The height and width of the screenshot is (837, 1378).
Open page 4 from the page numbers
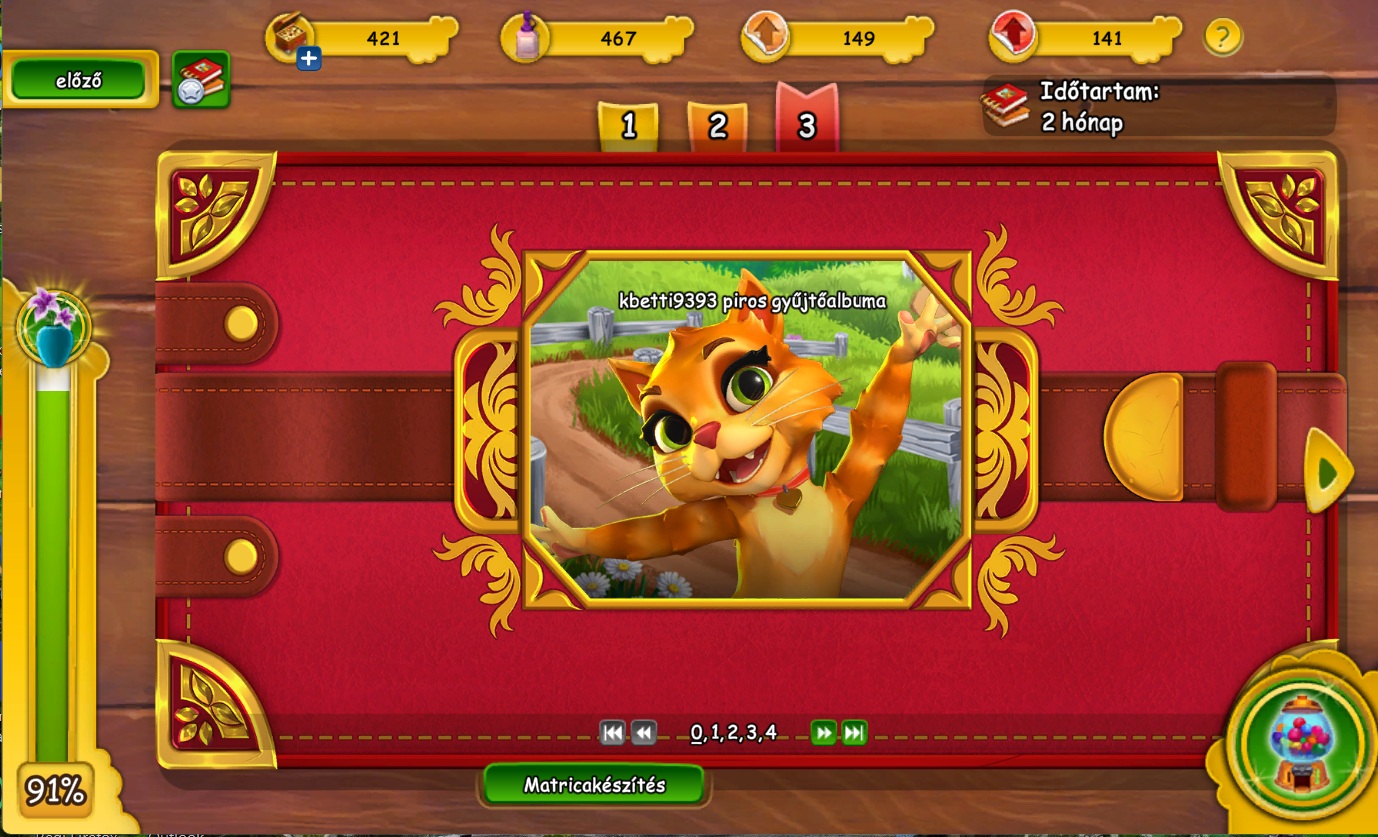(770, 732)
